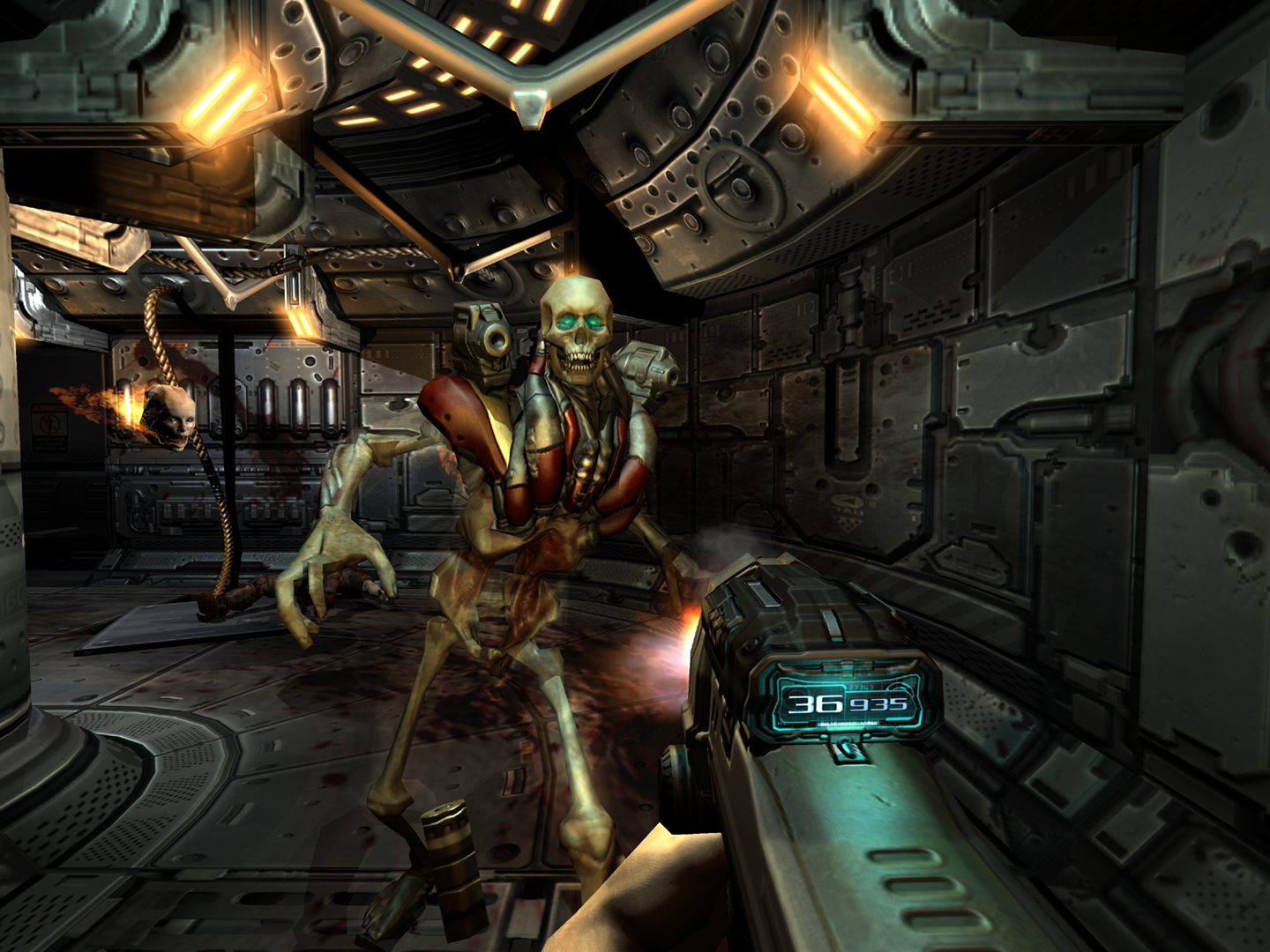
Task: Click the TAU marking on the right wall
Action: pos(847,509)
